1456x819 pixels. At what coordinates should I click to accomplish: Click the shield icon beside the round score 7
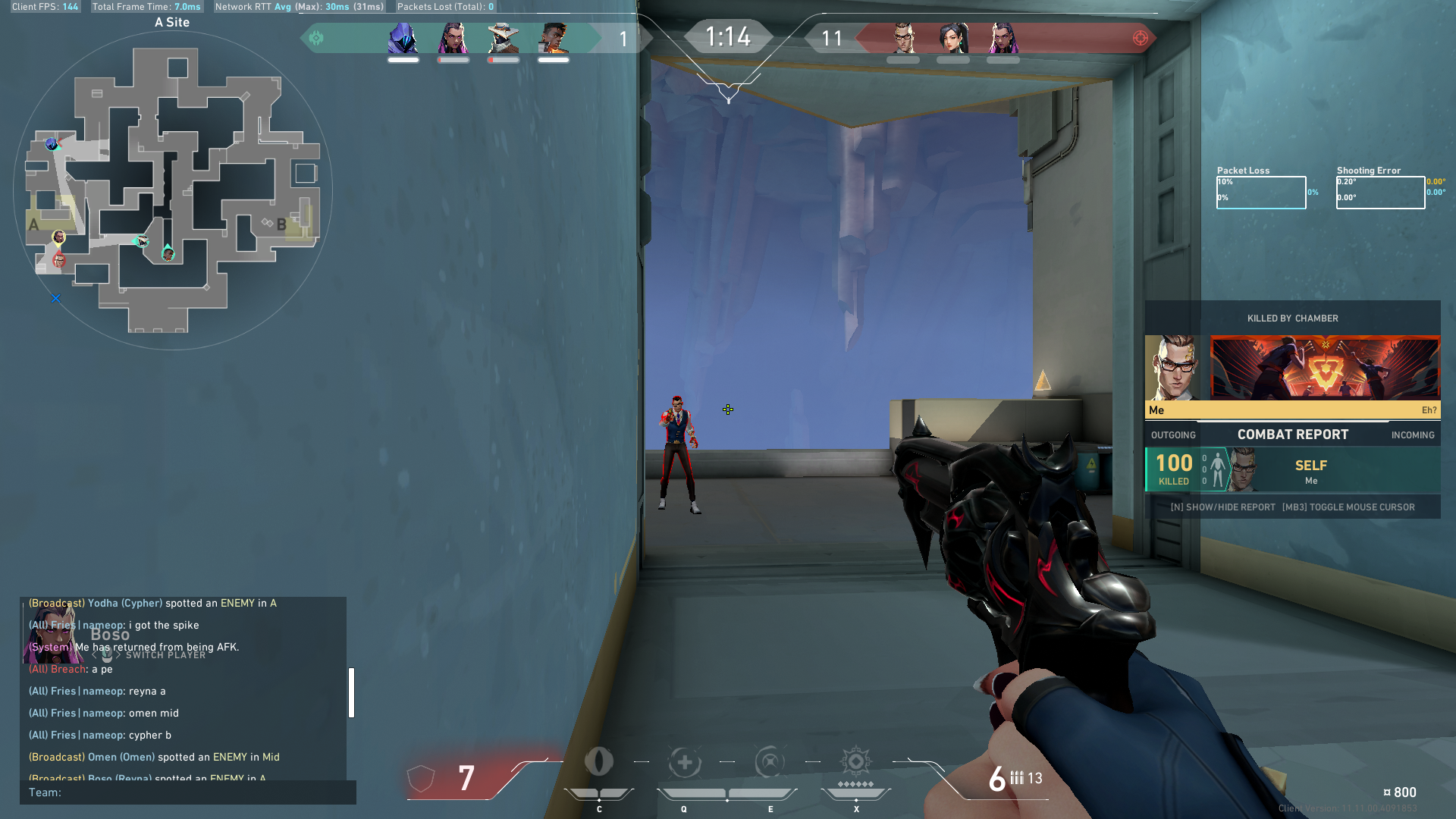(x=422, y=777)
